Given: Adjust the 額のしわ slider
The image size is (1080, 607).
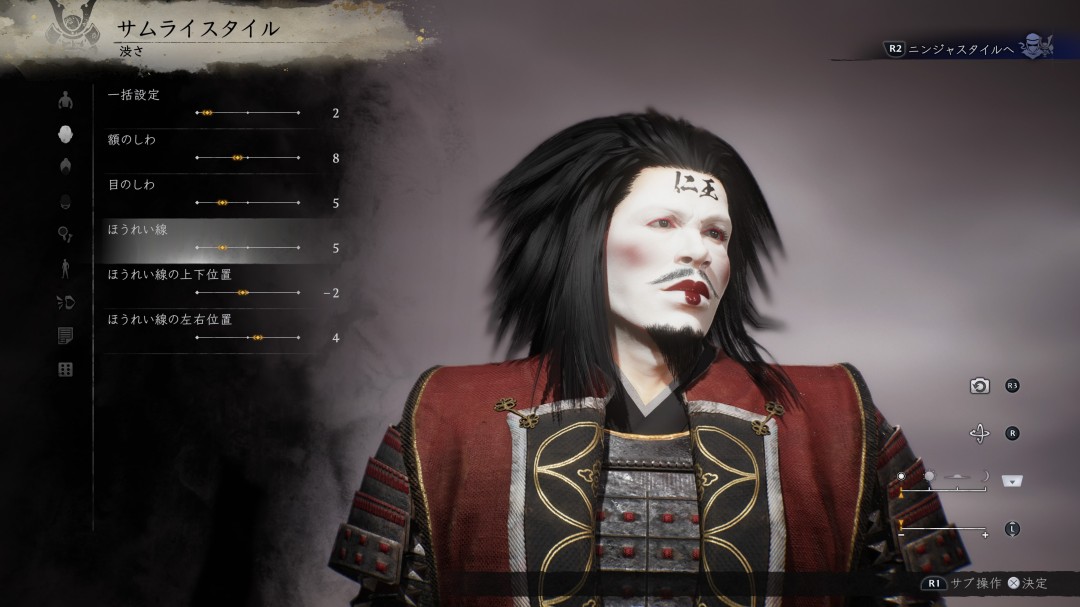Looking at the screenshot, I should coord(247,158).
